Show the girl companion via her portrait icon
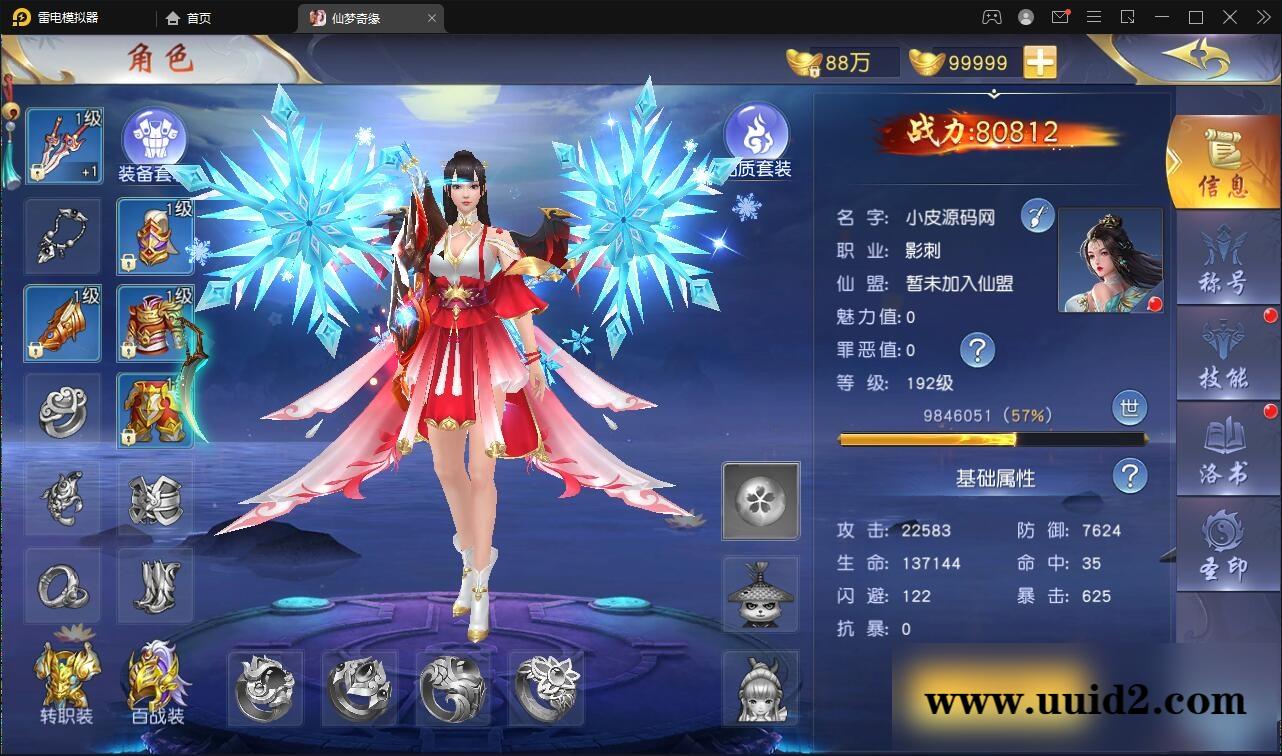The height and width of the screenshot is (756, 1282). tap(760, 690)
